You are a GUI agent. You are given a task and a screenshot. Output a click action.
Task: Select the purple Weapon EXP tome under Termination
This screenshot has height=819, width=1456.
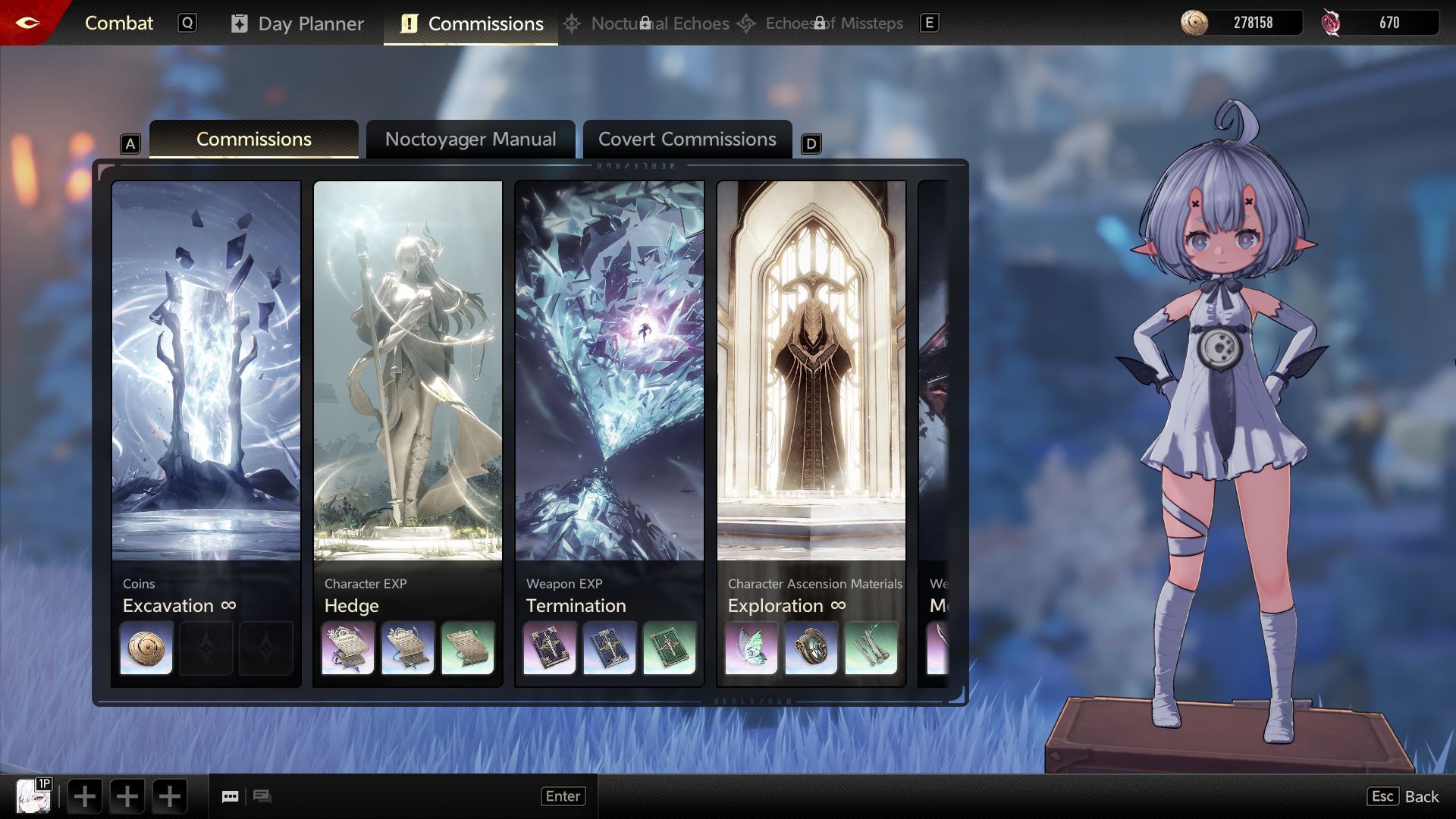click(549, 648)
